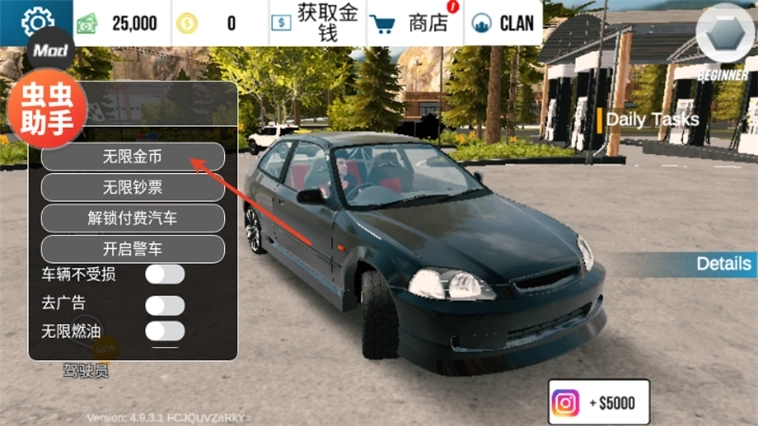758x426 pixels.
Task: Open the 商店 shop
Action: [410, 23]
